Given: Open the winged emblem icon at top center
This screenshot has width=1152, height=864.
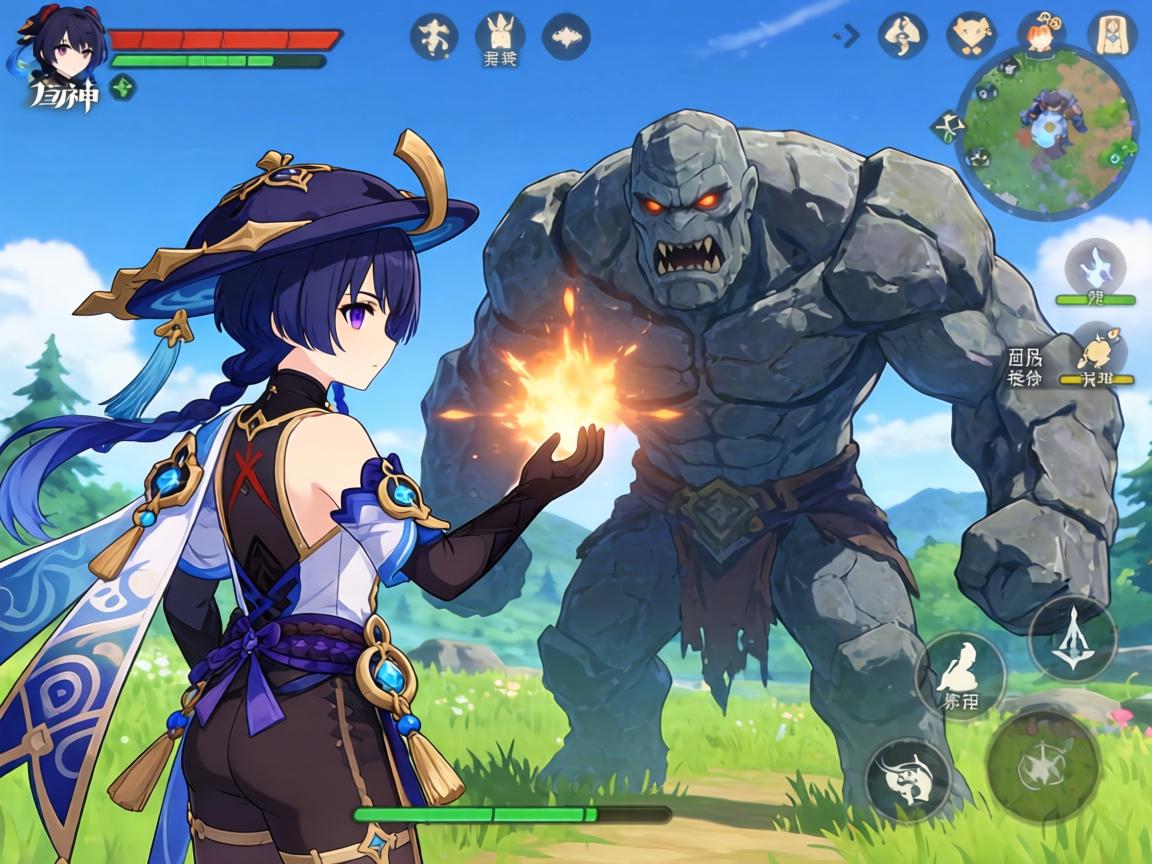Looking at the screenshot, I should [566, 36].
